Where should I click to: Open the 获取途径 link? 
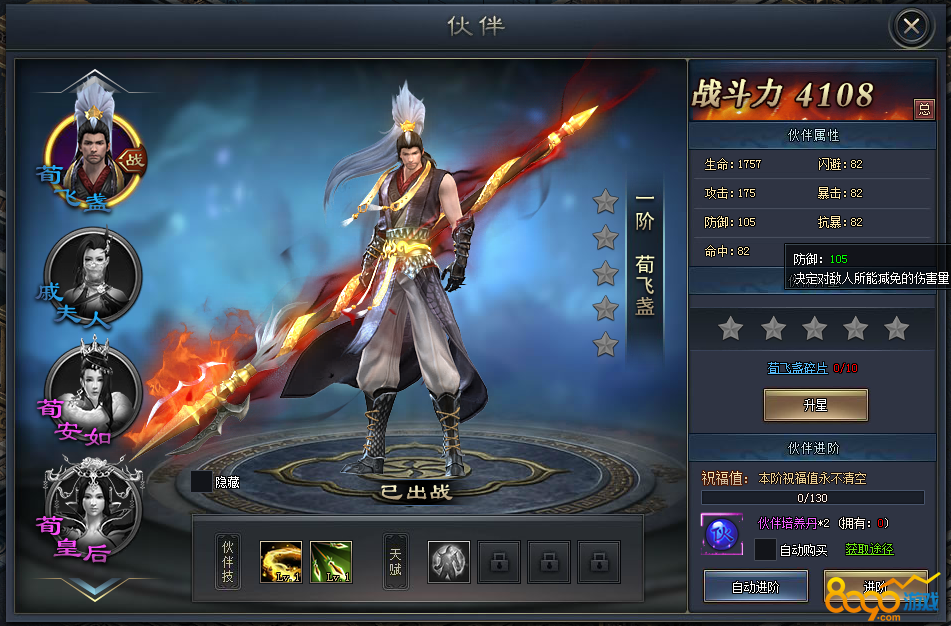pos(869,549)
